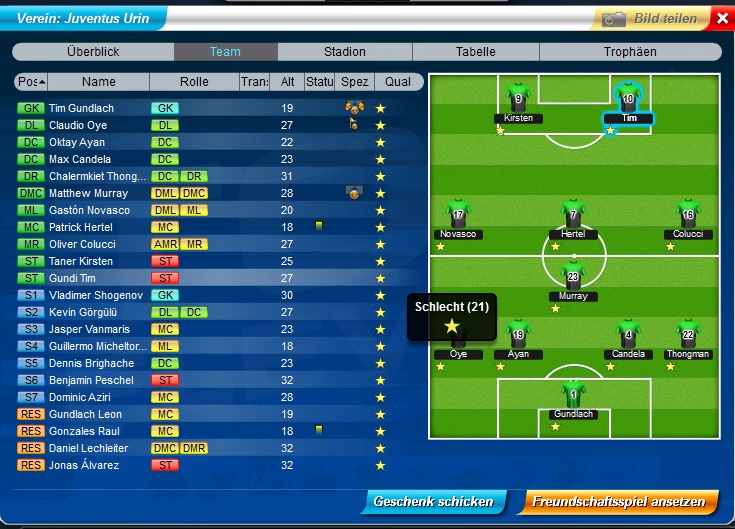Viewport: 735px width, 529px height.
Task: Sort players by the Alt column
Action: [x=287, y=82]
